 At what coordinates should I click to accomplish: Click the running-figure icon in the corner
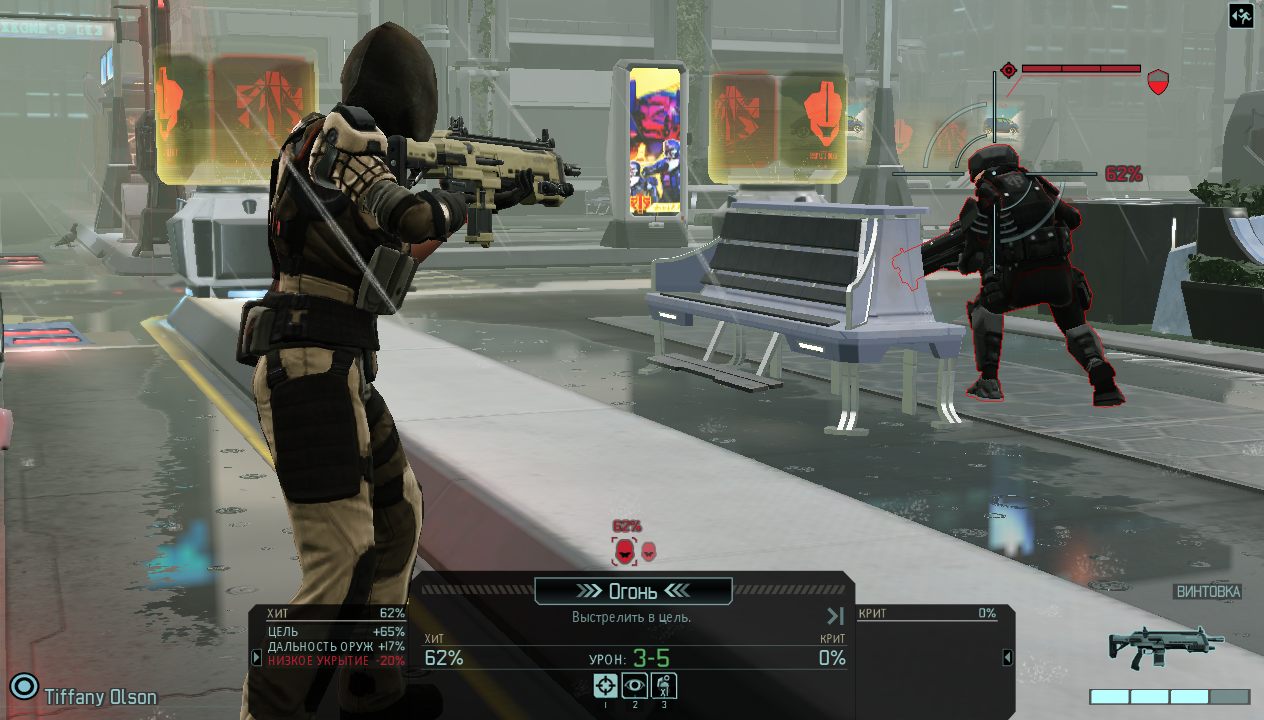[1241, 16]
